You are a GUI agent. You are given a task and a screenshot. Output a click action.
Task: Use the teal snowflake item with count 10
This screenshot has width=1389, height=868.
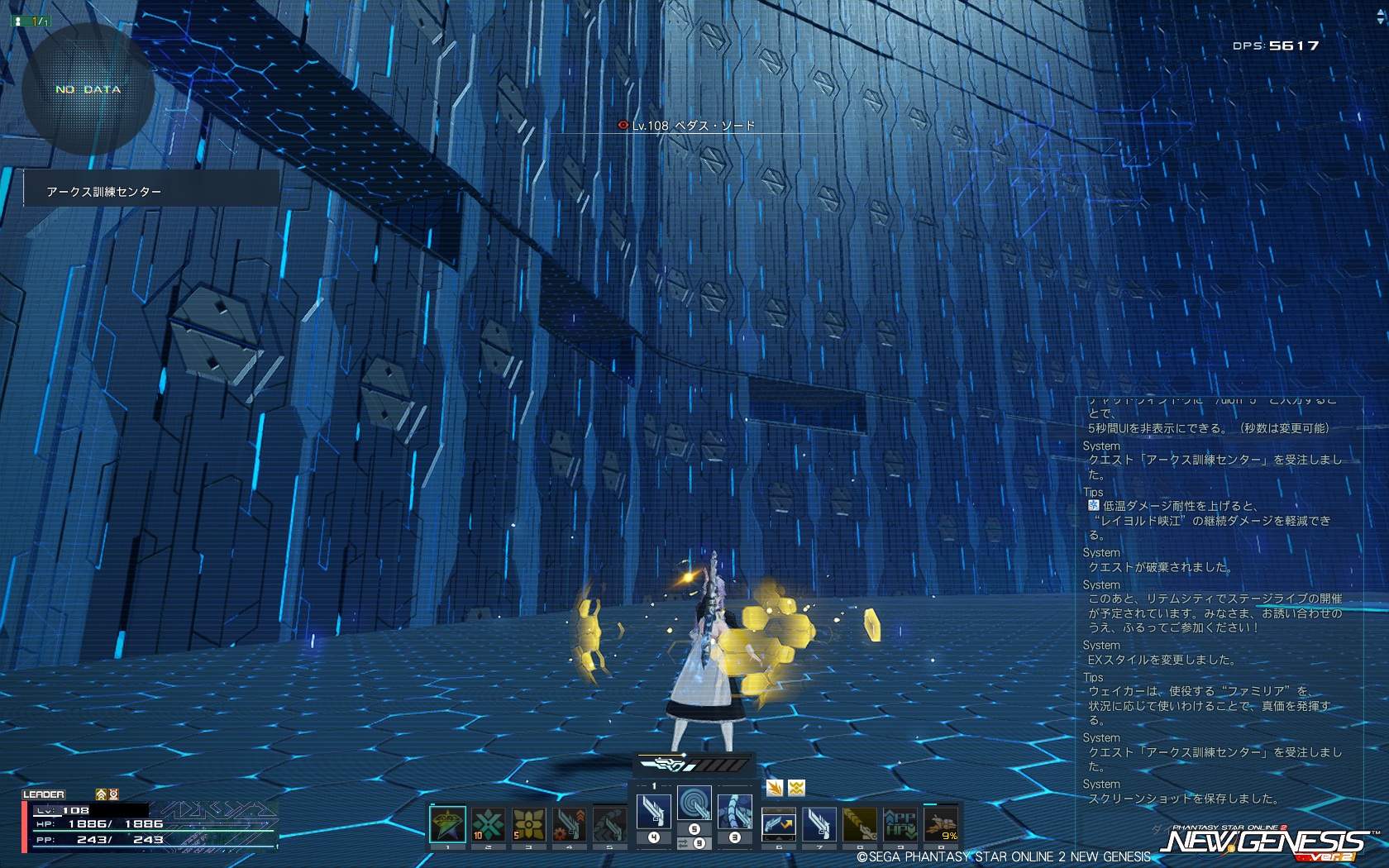click(488, 824)
